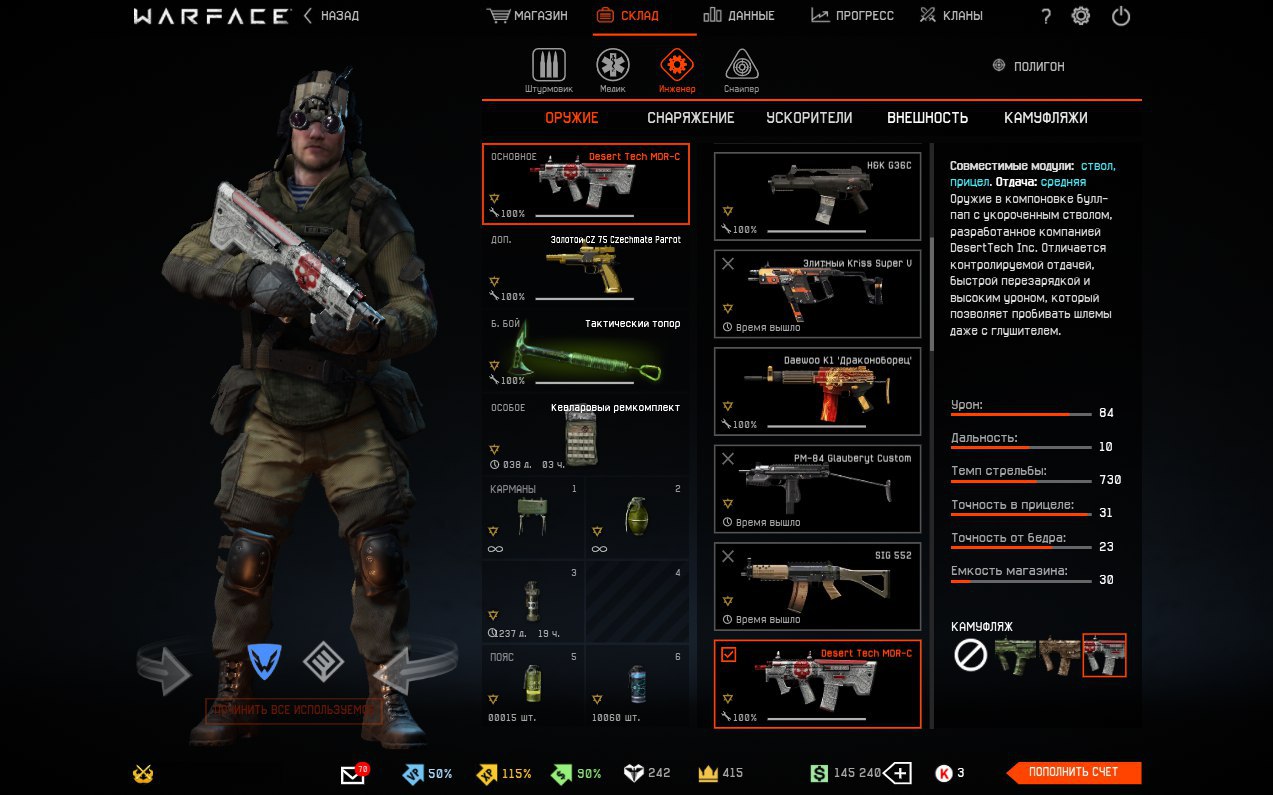Show the ВНЕШНОСТЬ tab
The image size is (1273, 795).
[x=927, y=118]
